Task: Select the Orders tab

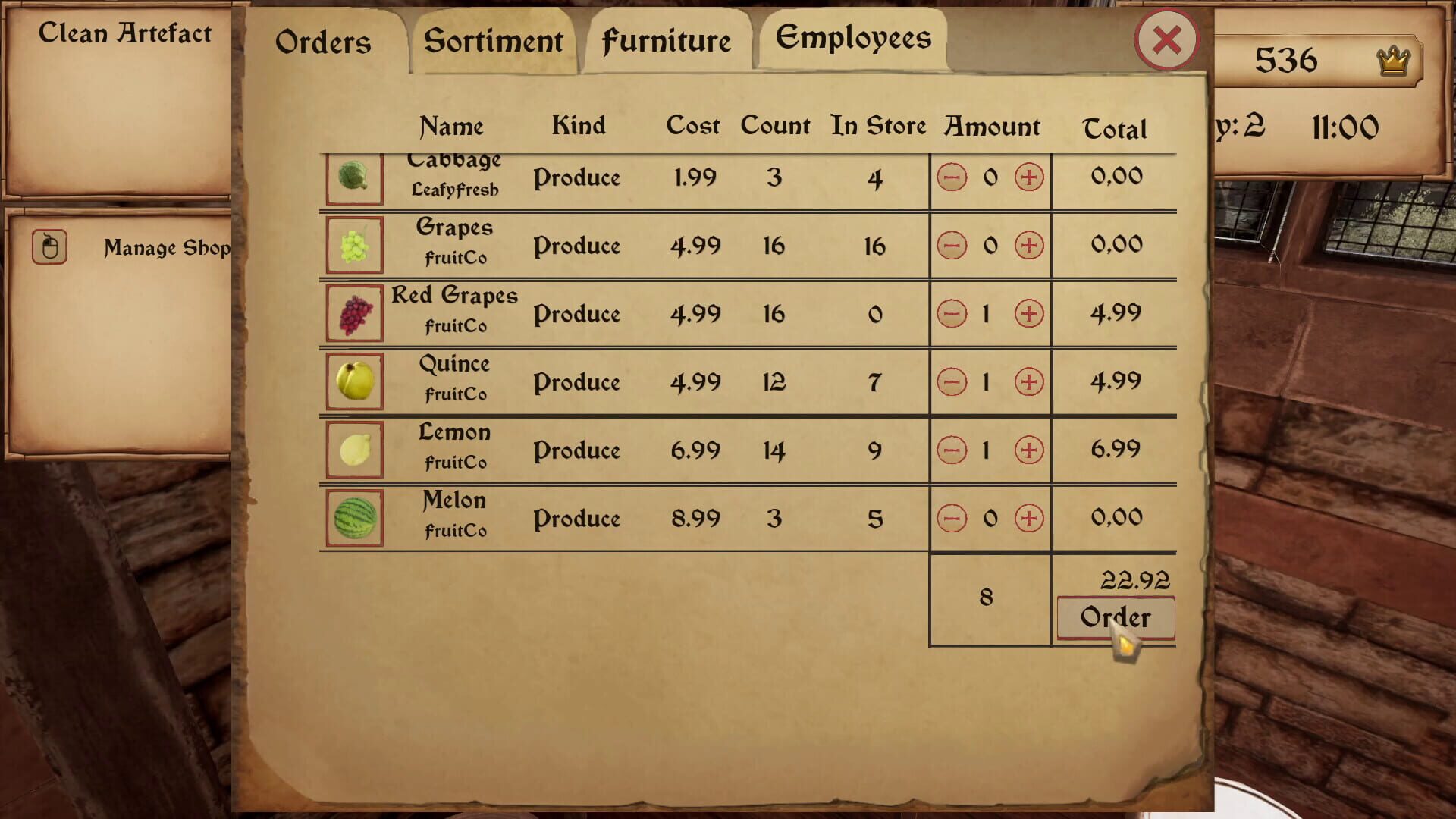Action: tap(323, 43)
